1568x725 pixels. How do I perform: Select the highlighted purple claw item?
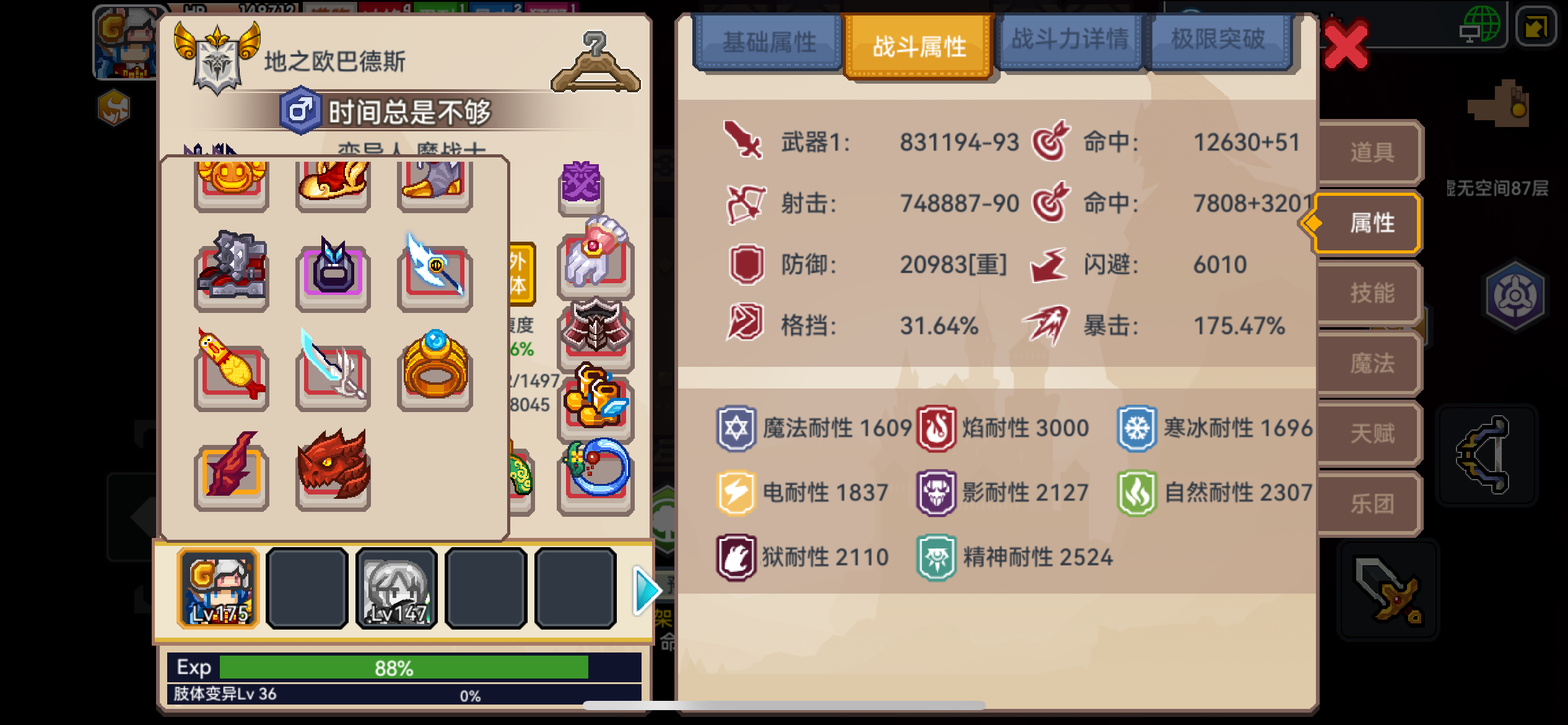point(333,275)
